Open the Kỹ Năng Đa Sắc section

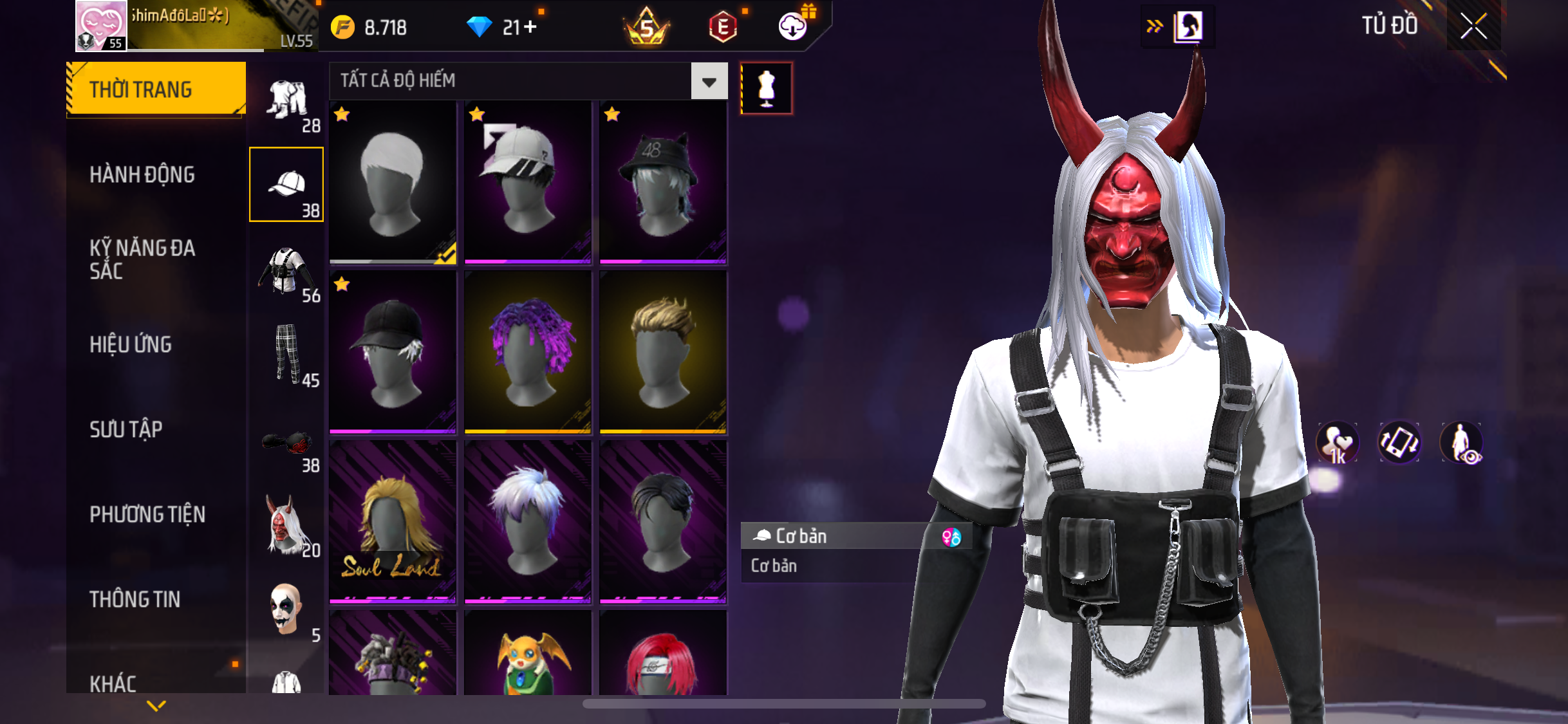[142, 259]
